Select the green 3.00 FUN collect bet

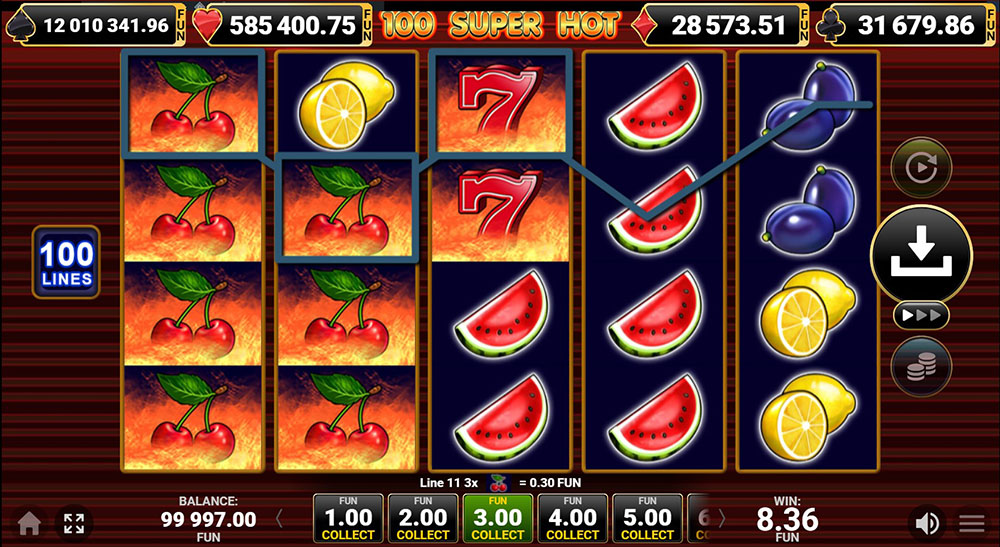point(498,518)
